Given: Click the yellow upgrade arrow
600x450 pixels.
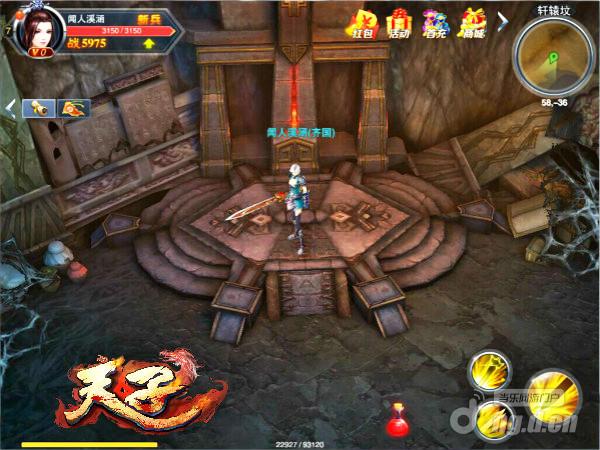Looking at the screenshot, I should [x=149, y=44].
